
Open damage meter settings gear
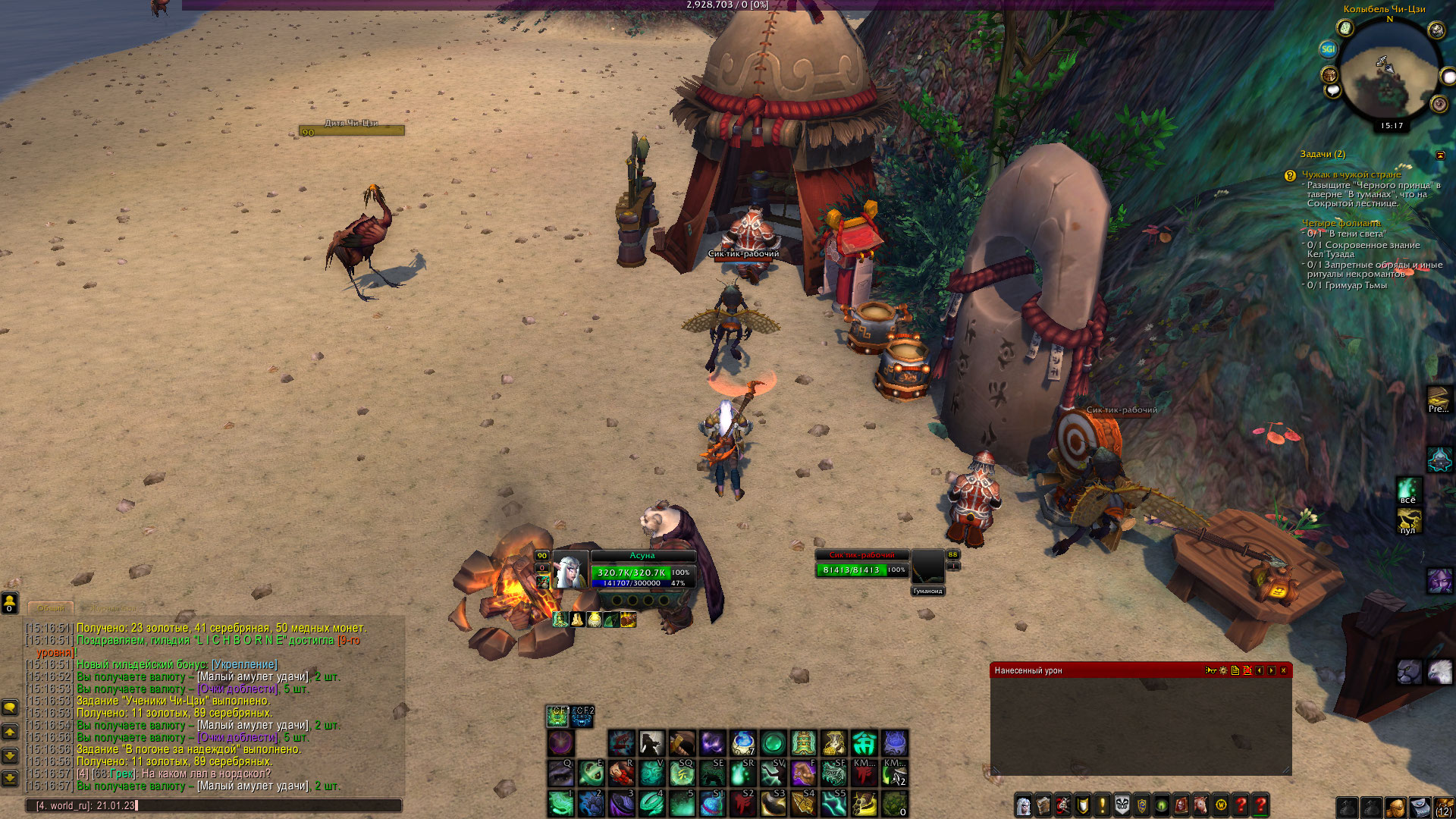click(1223, 670)
